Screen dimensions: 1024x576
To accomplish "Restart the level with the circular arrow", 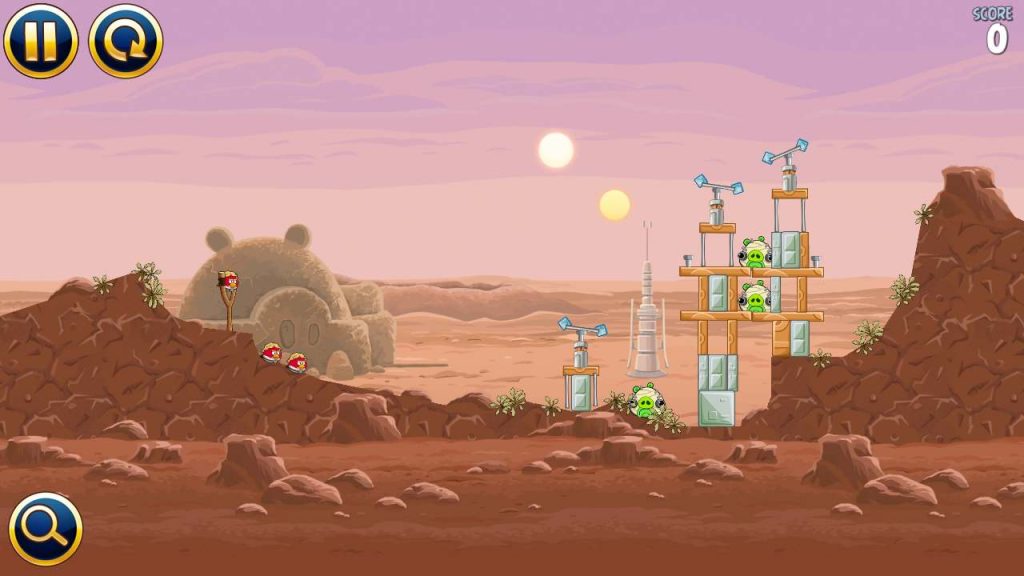I will (x=126, y=41).
